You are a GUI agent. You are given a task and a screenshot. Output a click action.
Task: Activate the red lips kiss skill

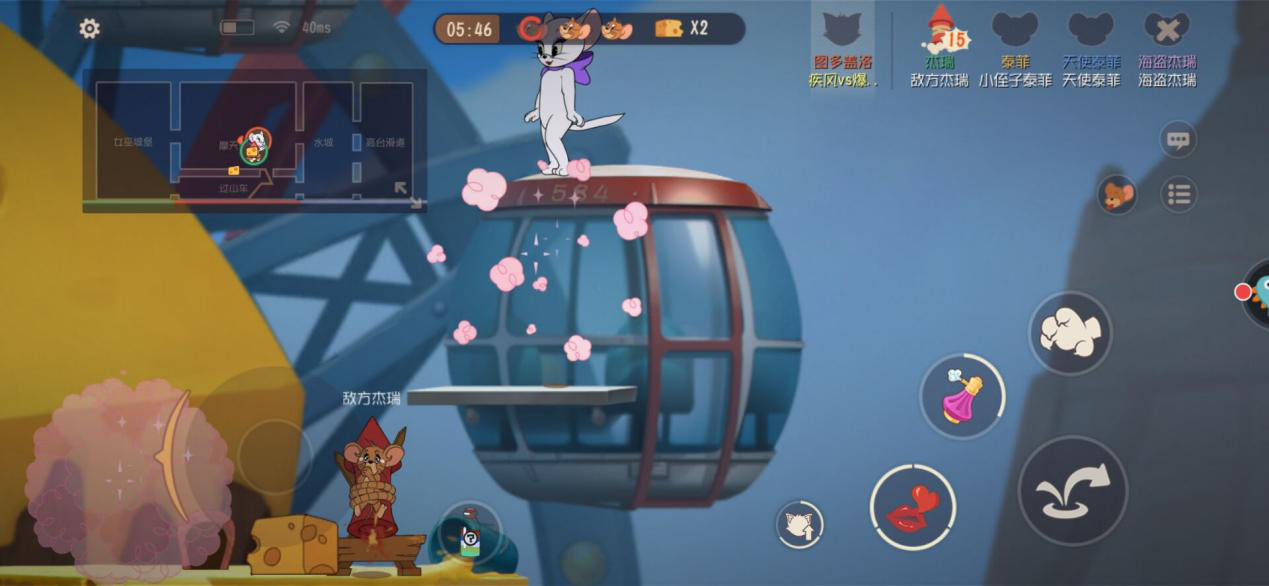click(912, 507)
